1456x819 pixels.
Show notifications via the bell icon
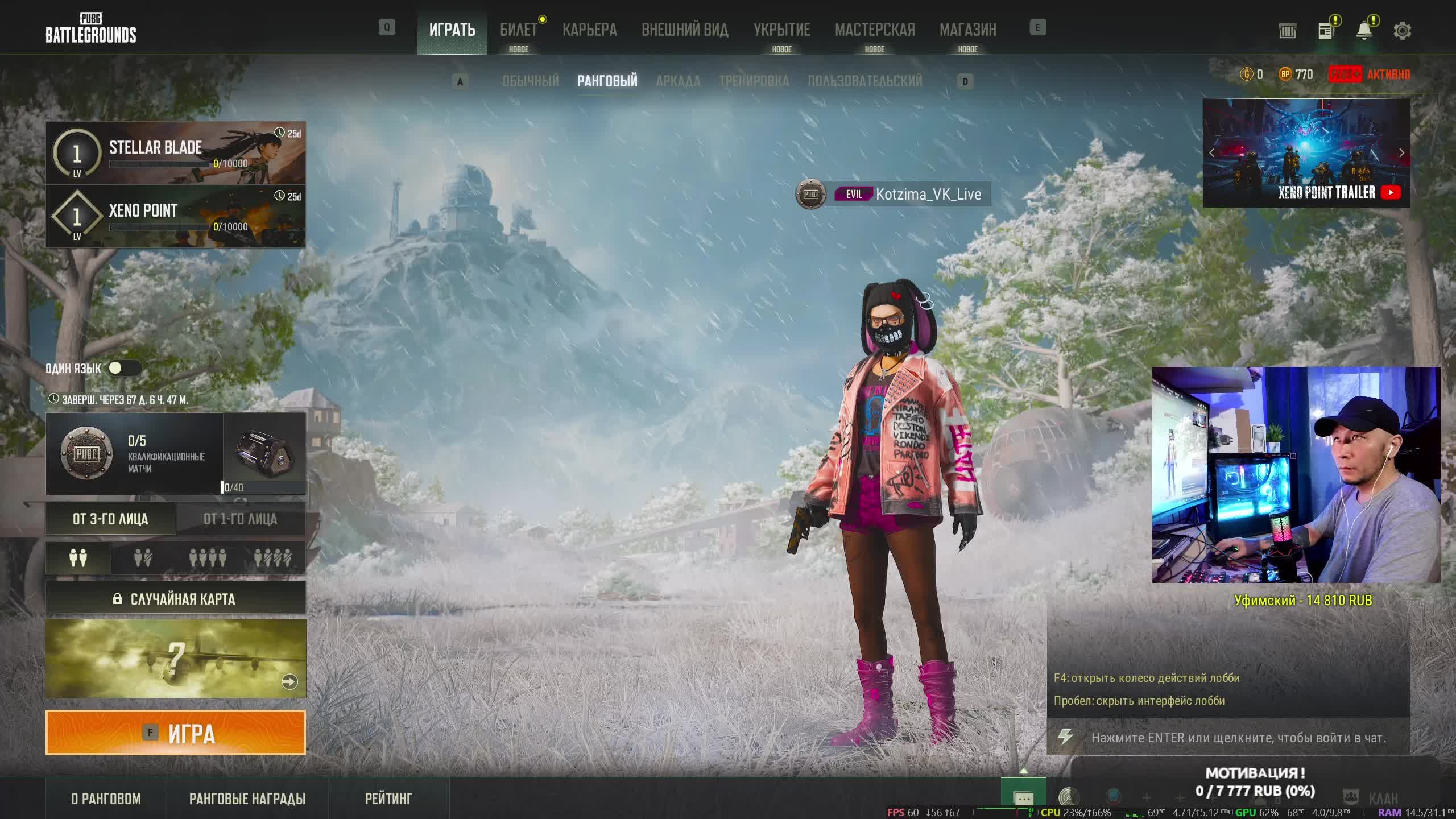[x=1364, y=31]
